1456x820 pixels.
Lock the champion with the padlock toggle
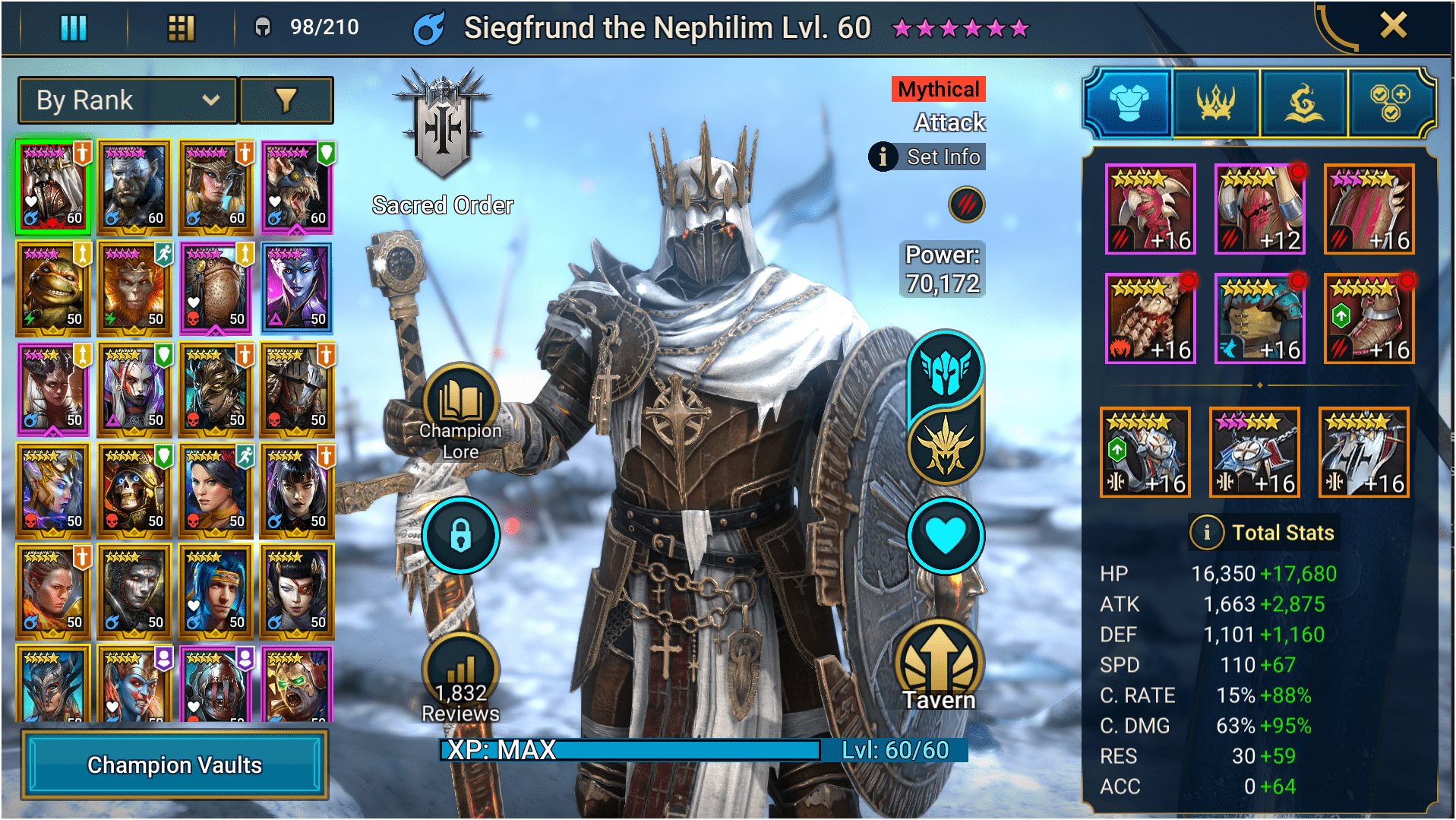[x=460, y=535]
